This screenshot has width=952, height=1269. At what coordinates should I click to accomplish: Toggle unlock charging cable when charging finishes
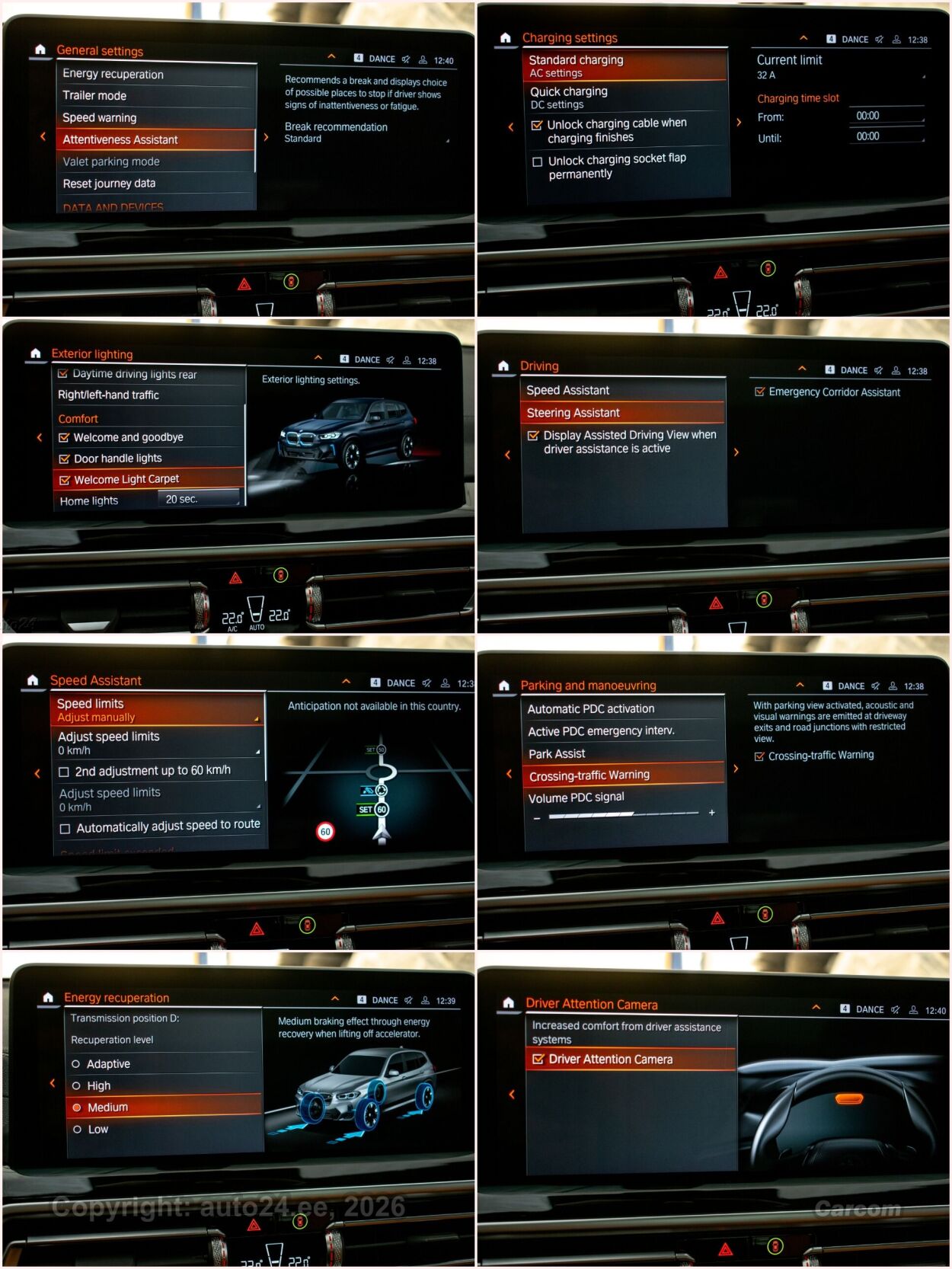[x=537, y=126]
